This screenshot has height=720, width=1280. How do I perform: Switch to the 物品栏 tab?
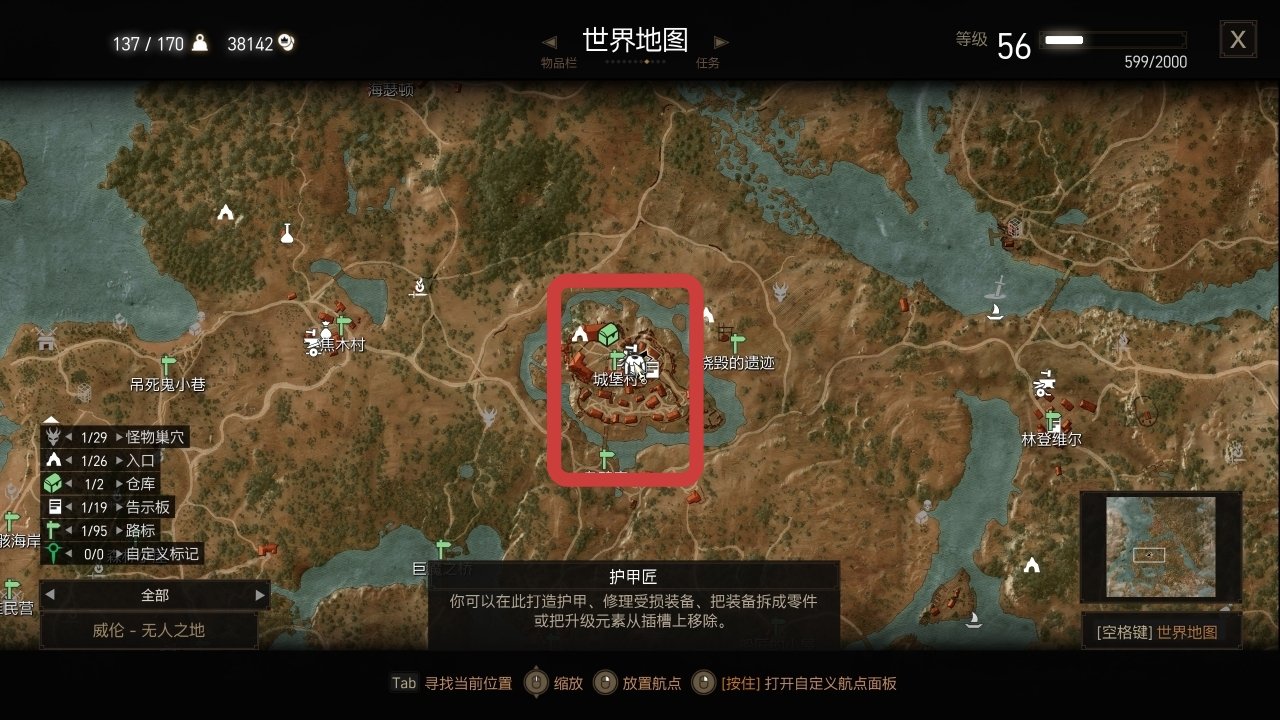pos(558,62)
